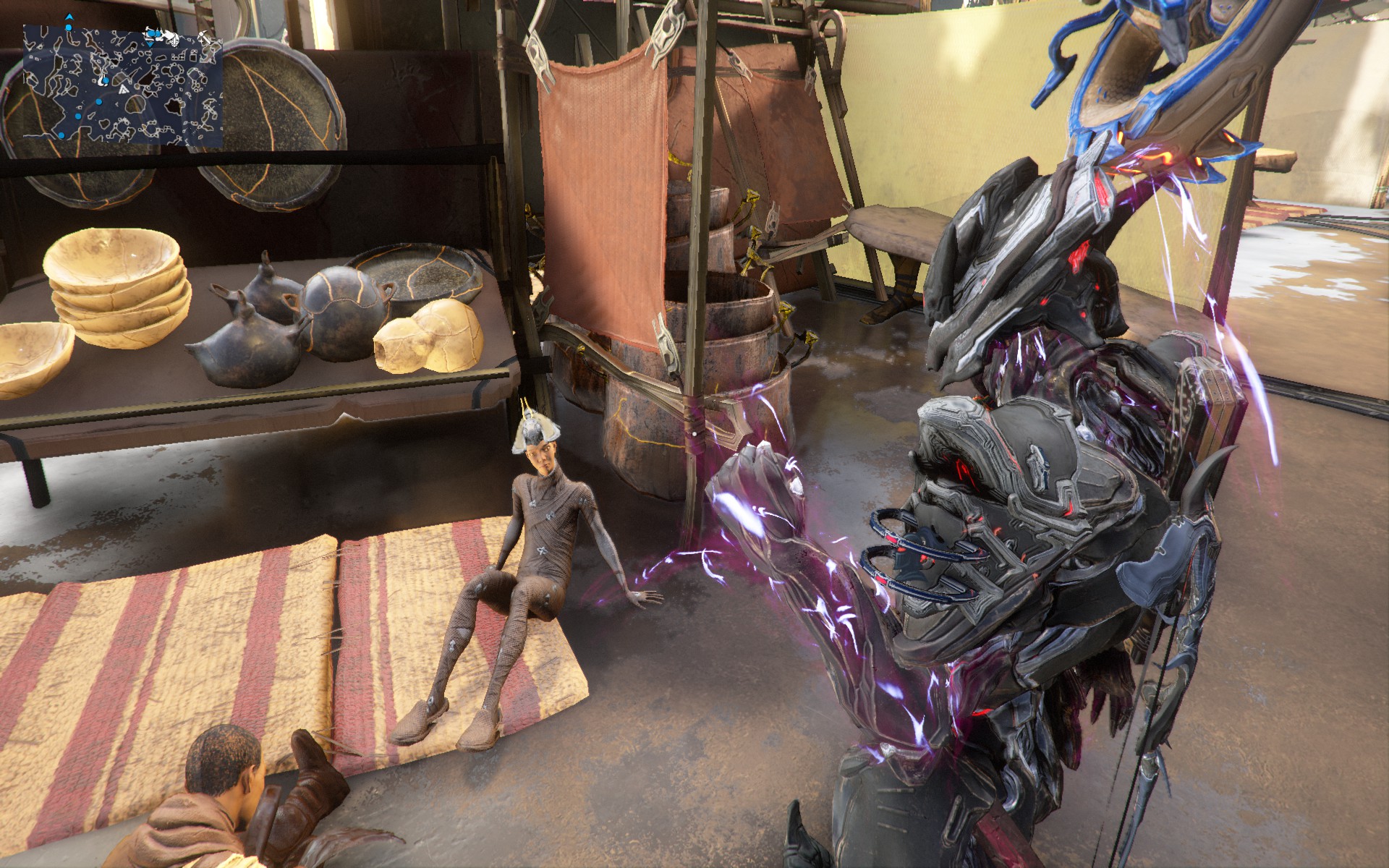This screenshot has width=1389, height=868.
Task: Click the blue dot beside the player arrow
Action: click(x=69, y=27)
